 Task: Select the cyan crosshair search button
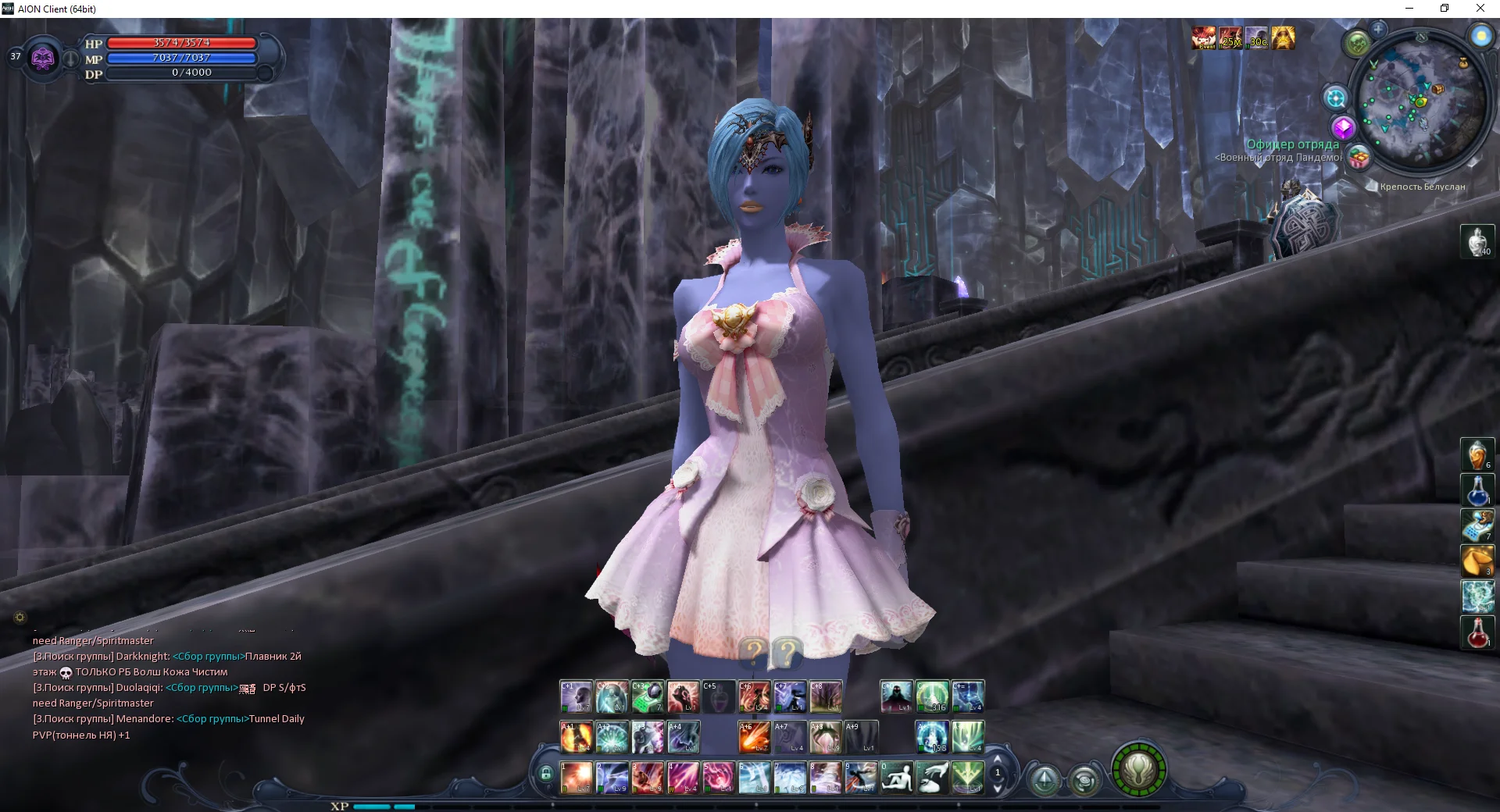pyautogui.click(x=1335, y=98)
